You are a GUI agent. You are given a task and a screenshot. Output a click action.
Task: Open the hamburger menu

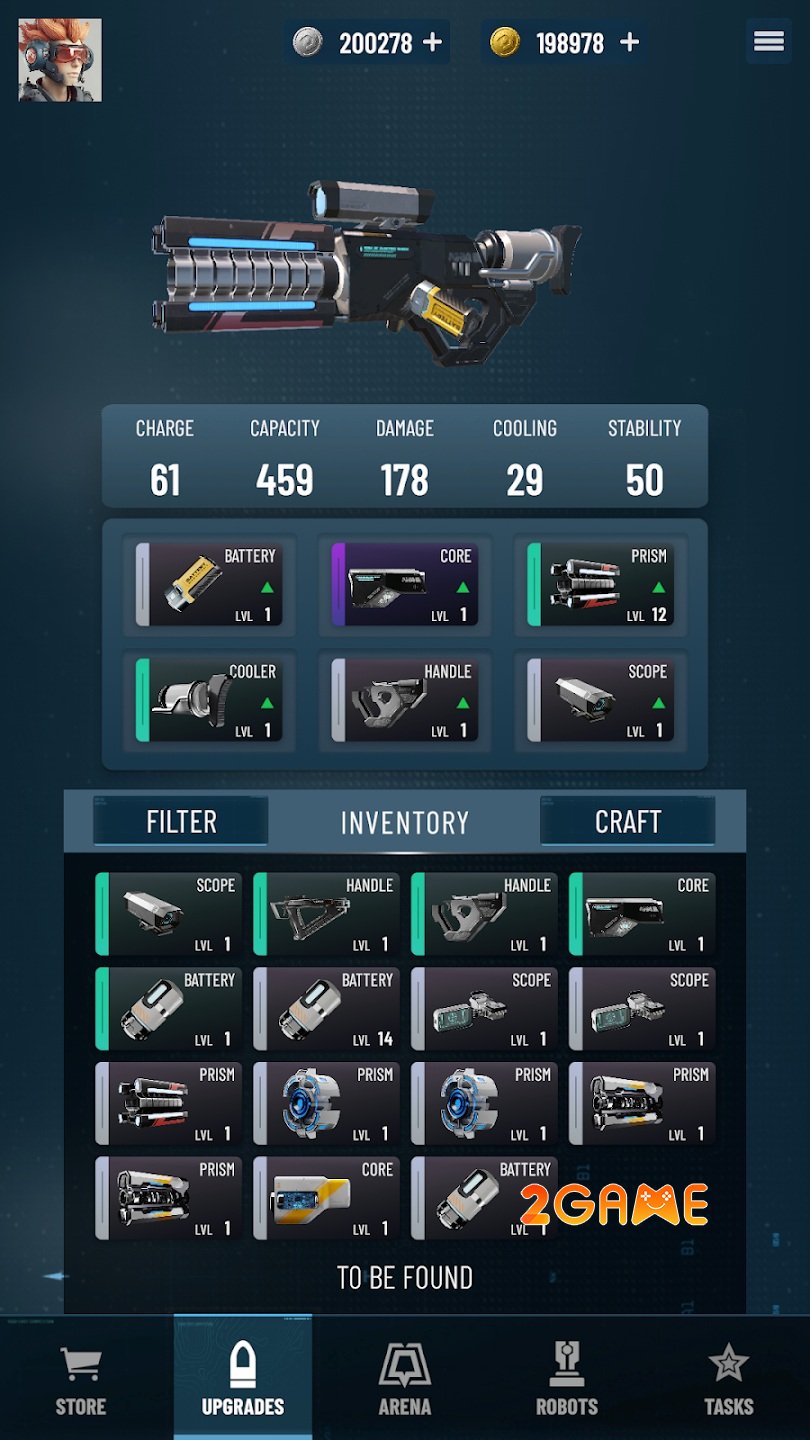pyautogui.click(x=768, y=41)
